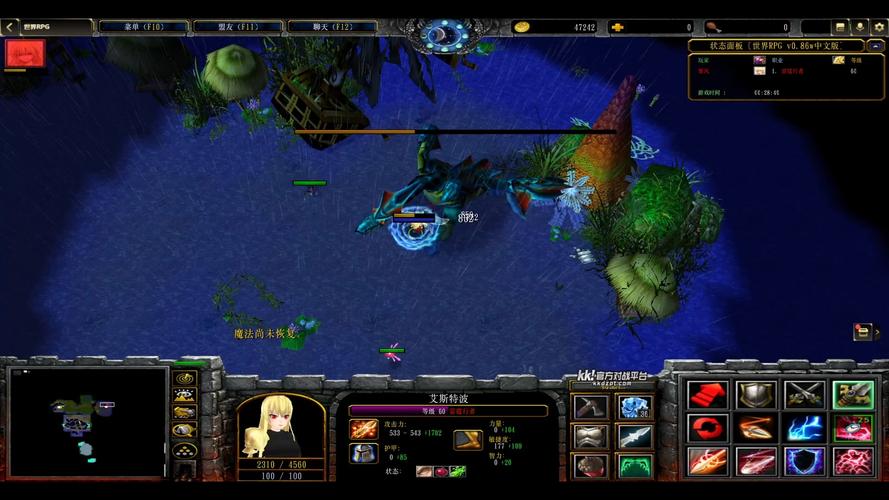Open the 菜单 (F10) menu
Screen dimensions: 889x500
143,27
